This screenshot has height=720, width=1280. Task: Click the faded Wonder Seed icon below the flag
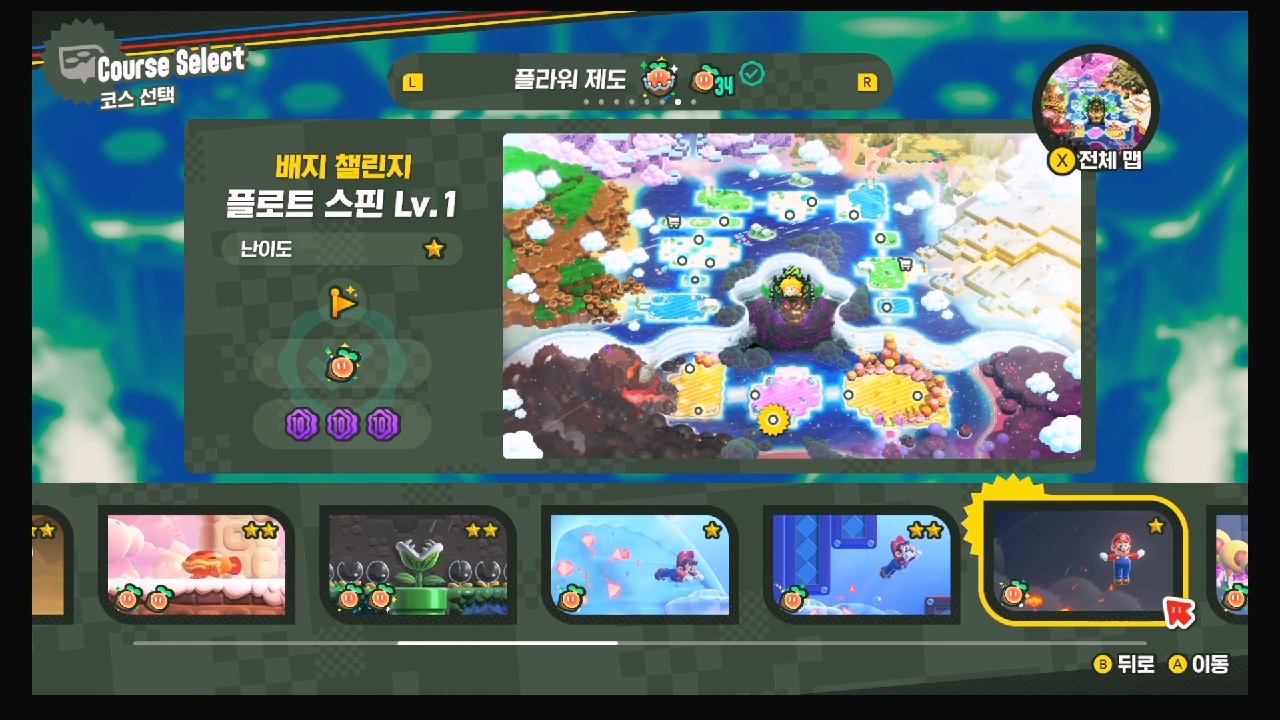click(x=342, y=366)
